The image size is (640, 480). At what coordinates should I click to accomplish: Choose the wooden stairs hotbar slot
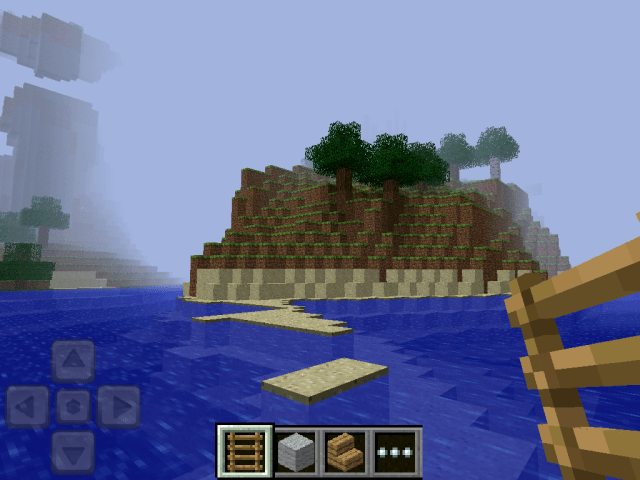pyautogui.click(x=345, y=452)
